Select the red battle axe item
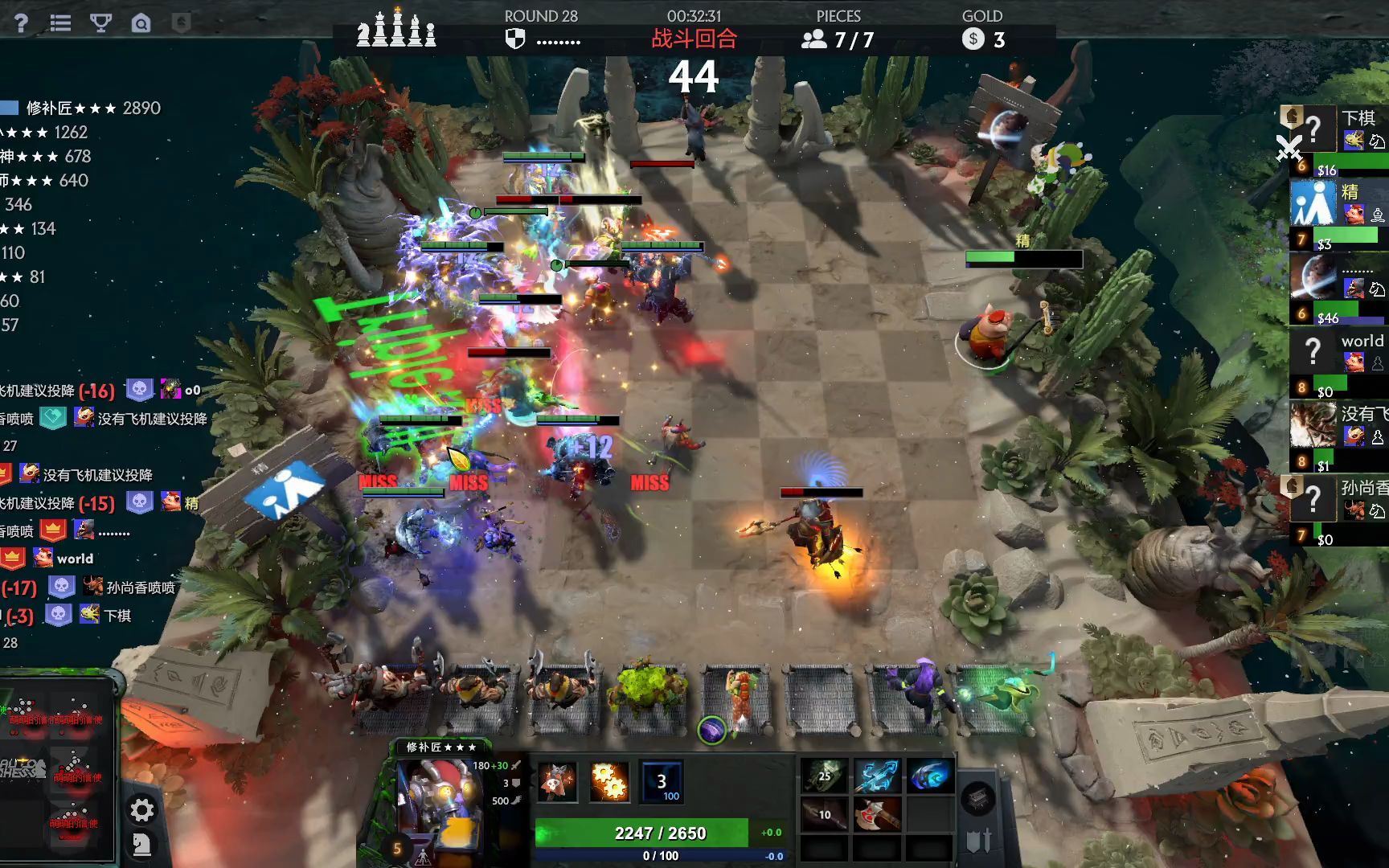1389x868 pixels. (x=876, y=815)
